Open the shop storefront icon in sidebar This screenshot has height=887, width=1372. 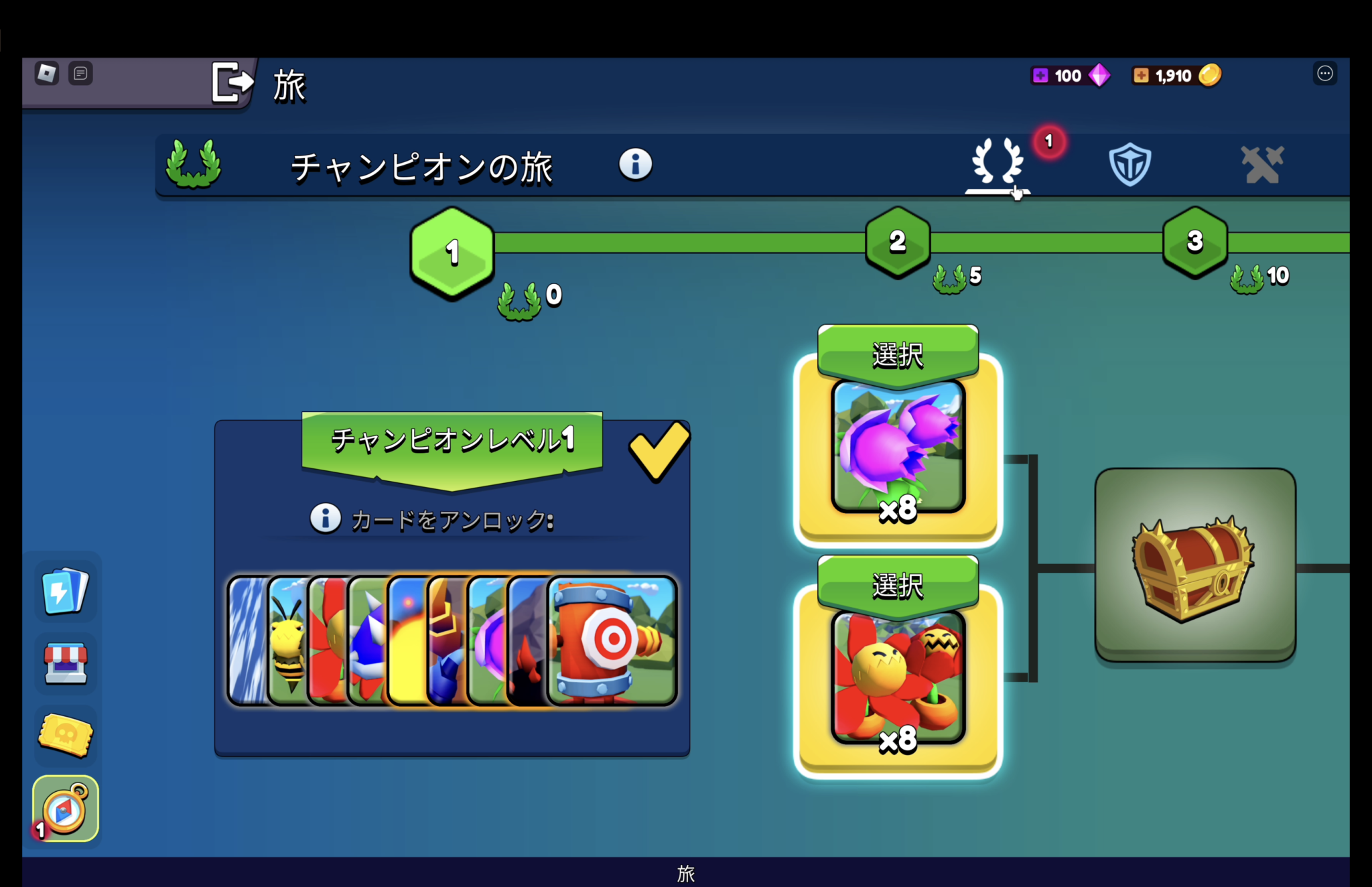coord(65,664)
